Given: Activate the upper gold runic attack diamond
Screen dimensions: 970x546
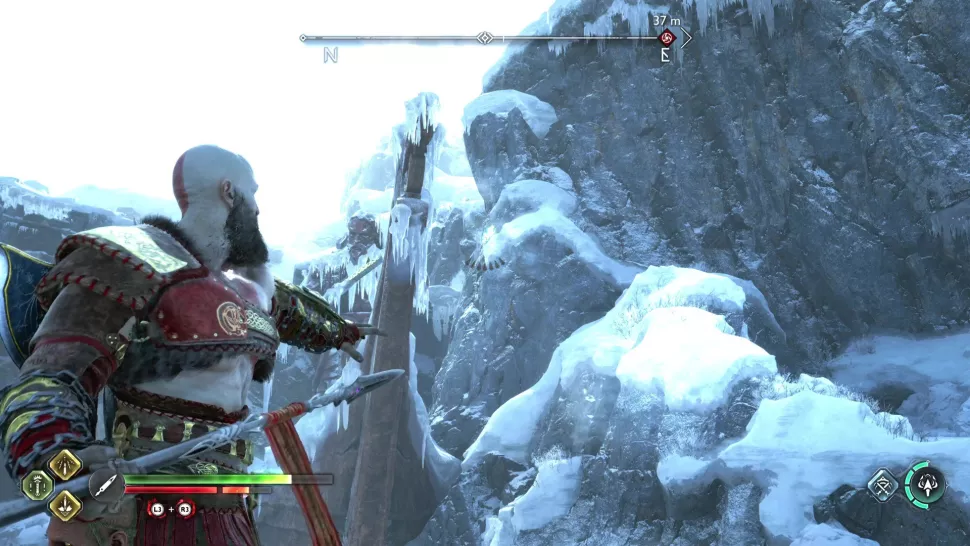Looking at the screenshot, I should pyautogui.click(x=65, y=464).
